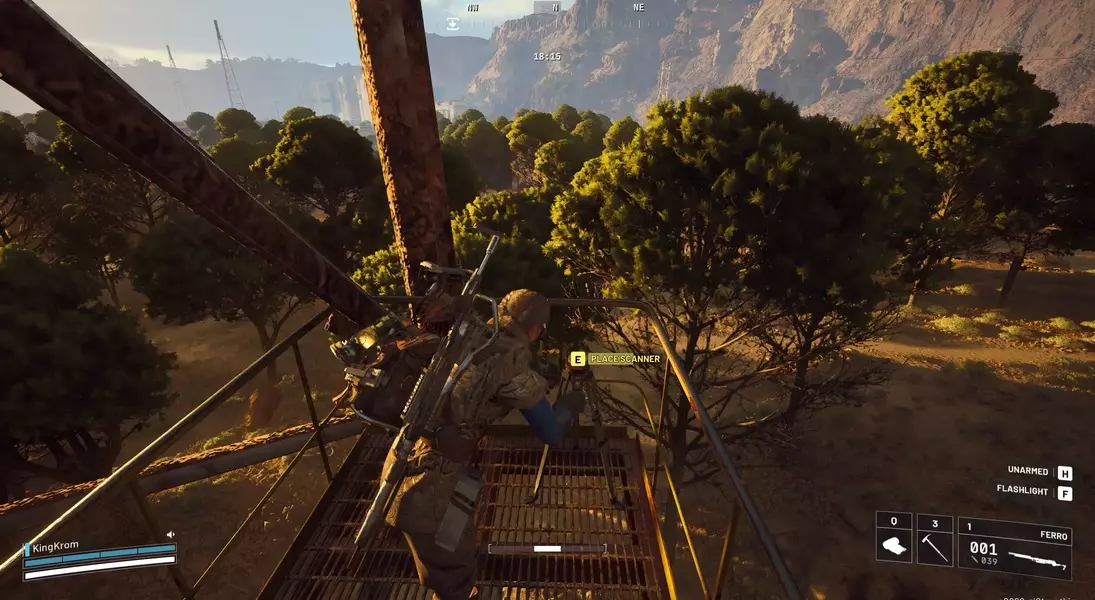The image size is (1095, 600).
Task: Select the bandage item slot
Action: tap(893, 540)
